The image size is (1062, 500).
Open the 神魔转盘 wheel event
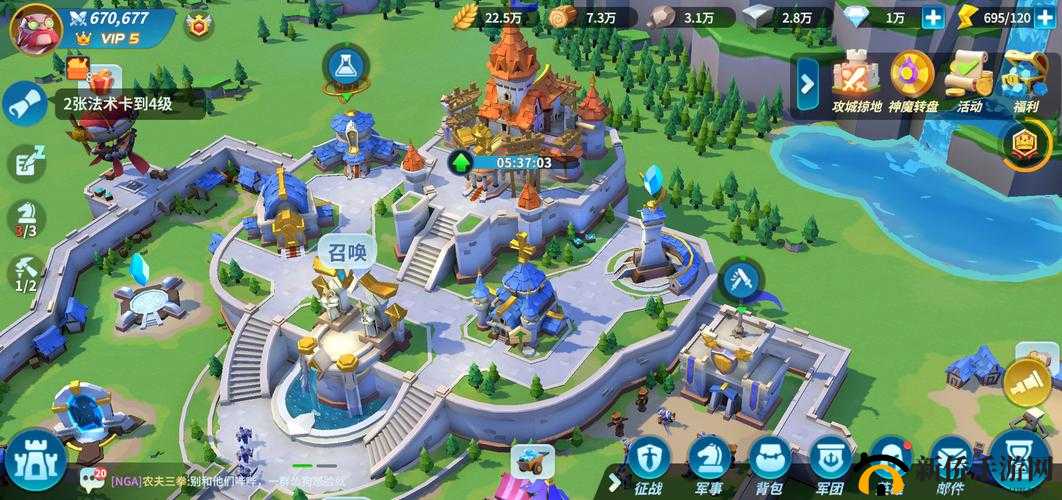tap(912, 80)
